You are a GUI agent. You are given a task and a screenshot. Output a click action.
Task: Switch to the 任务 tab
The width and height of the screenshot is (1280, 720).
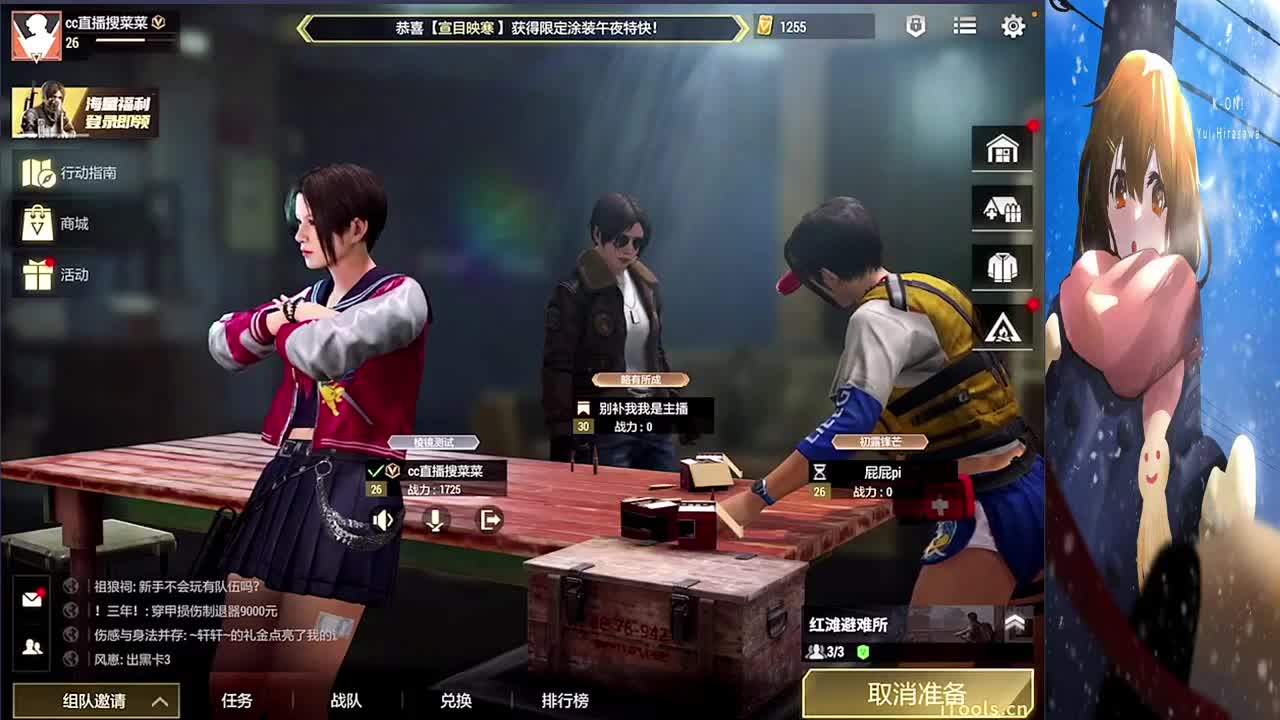pyautogui.click(x=238, y=702)
